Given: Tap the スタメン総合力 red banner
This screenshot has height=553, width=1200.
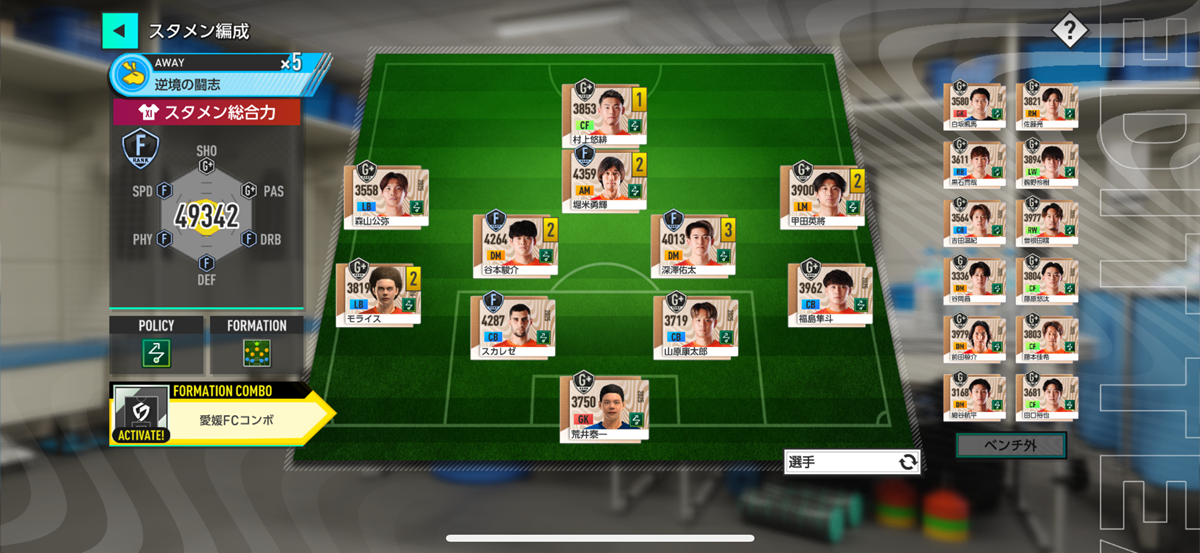Looking at the screenshot, I should point(206,112).
